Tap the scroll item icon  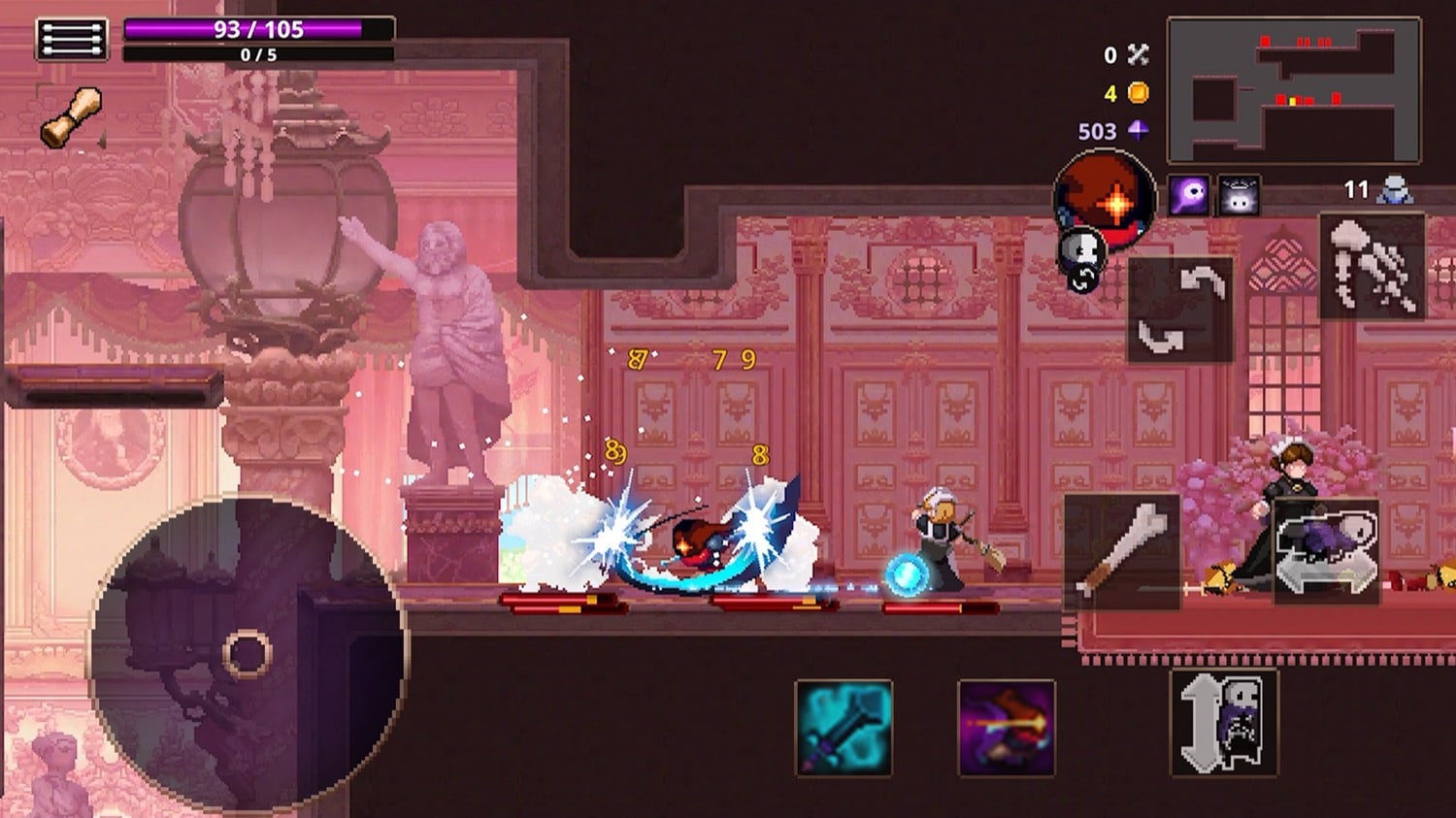click(x=72, y=116)
